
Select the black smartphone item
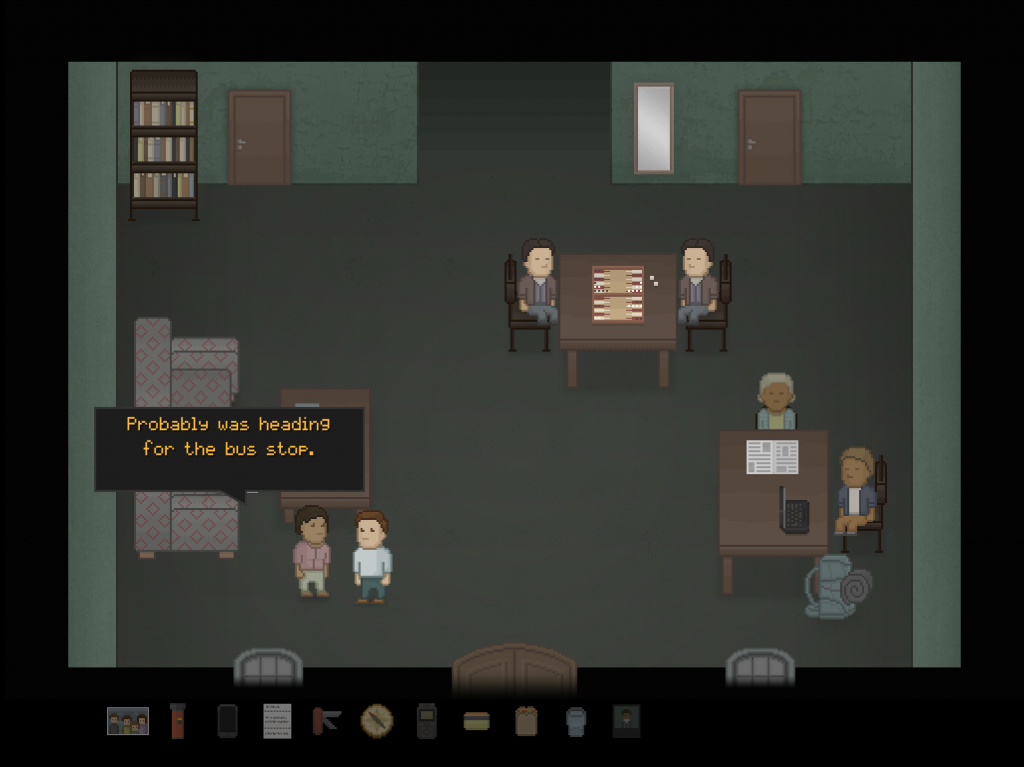[227, 721]
